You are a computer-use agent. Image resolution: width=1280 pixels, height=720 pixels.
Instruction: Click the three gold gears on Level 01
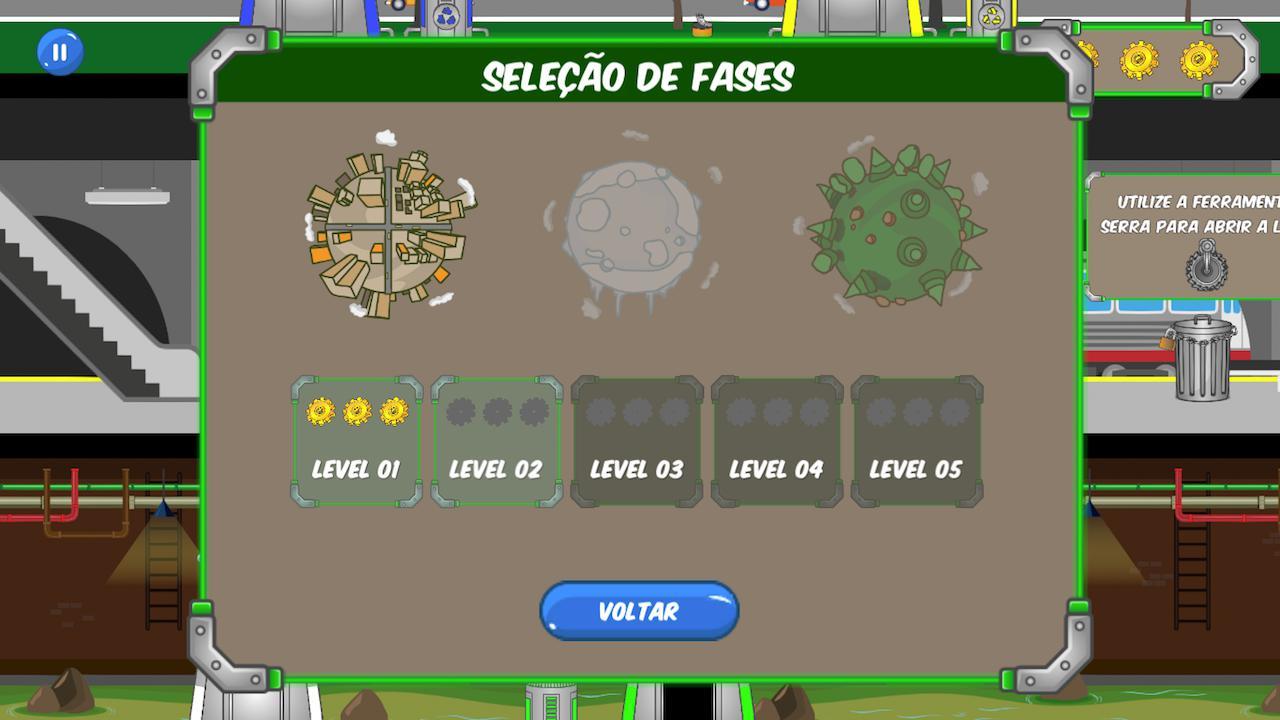point(356,410)
